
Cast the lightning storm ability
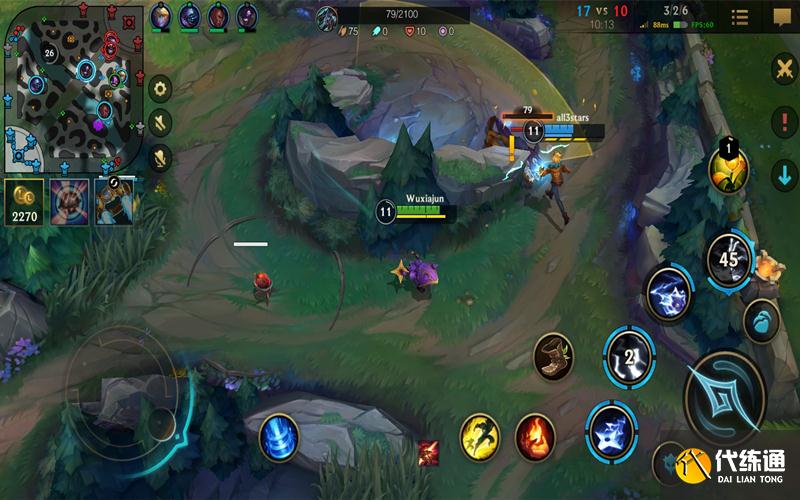tap(668, 295)
